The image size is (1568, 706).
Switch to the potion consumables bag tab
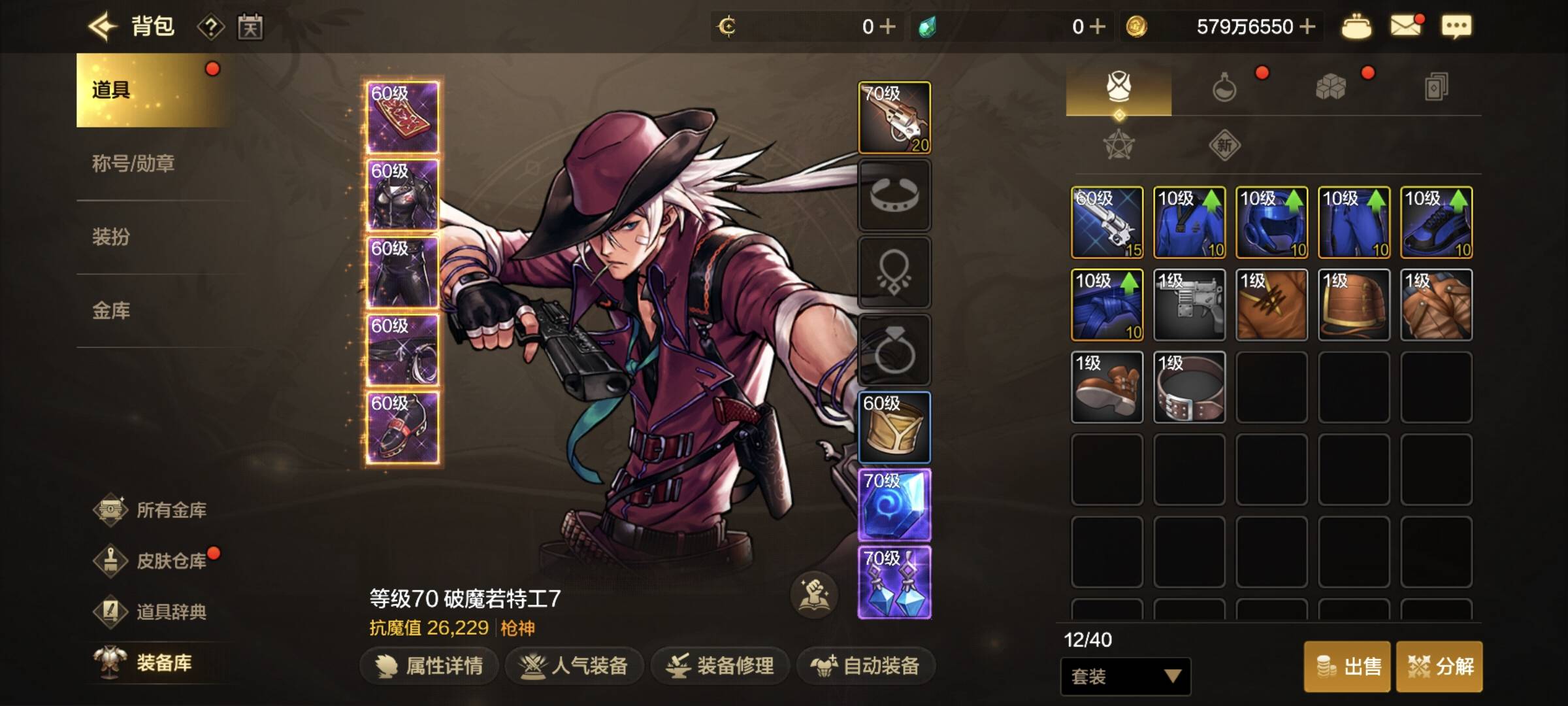point(1224,87)
